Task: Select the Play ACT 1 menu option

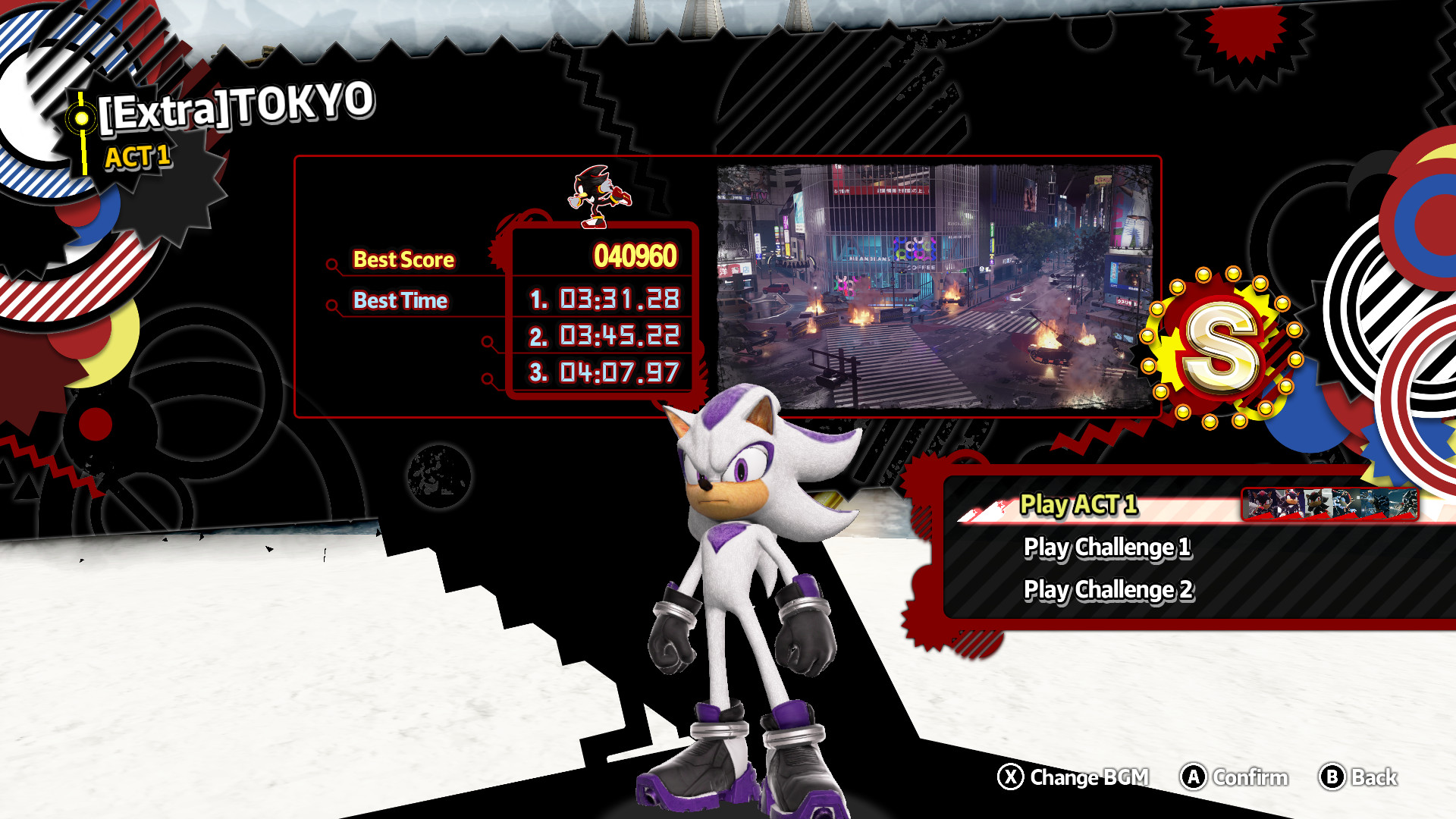Action: click(1077, 505)
